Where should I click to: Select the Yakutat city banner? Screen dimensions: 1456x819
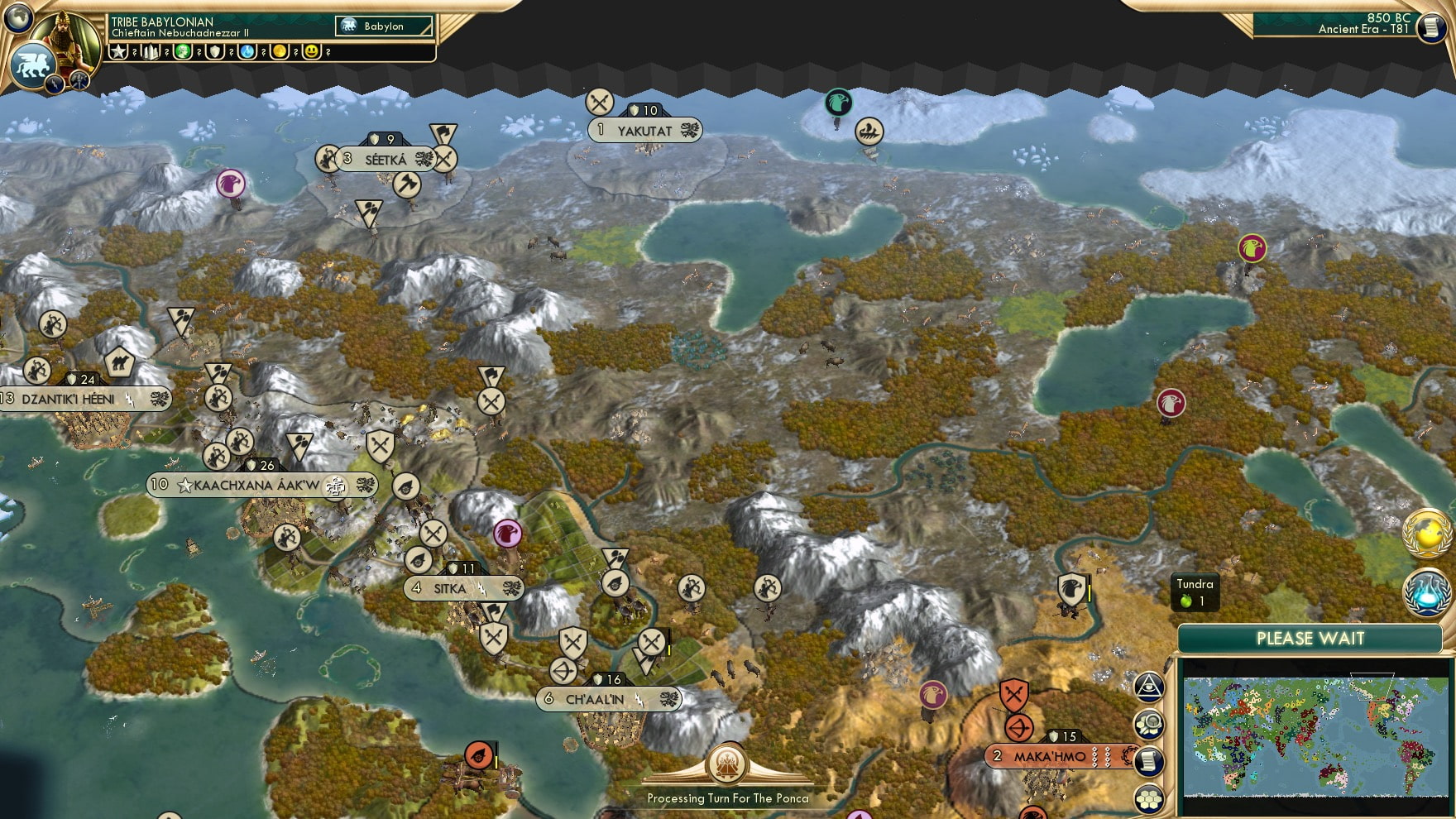(x=644, y=131)
